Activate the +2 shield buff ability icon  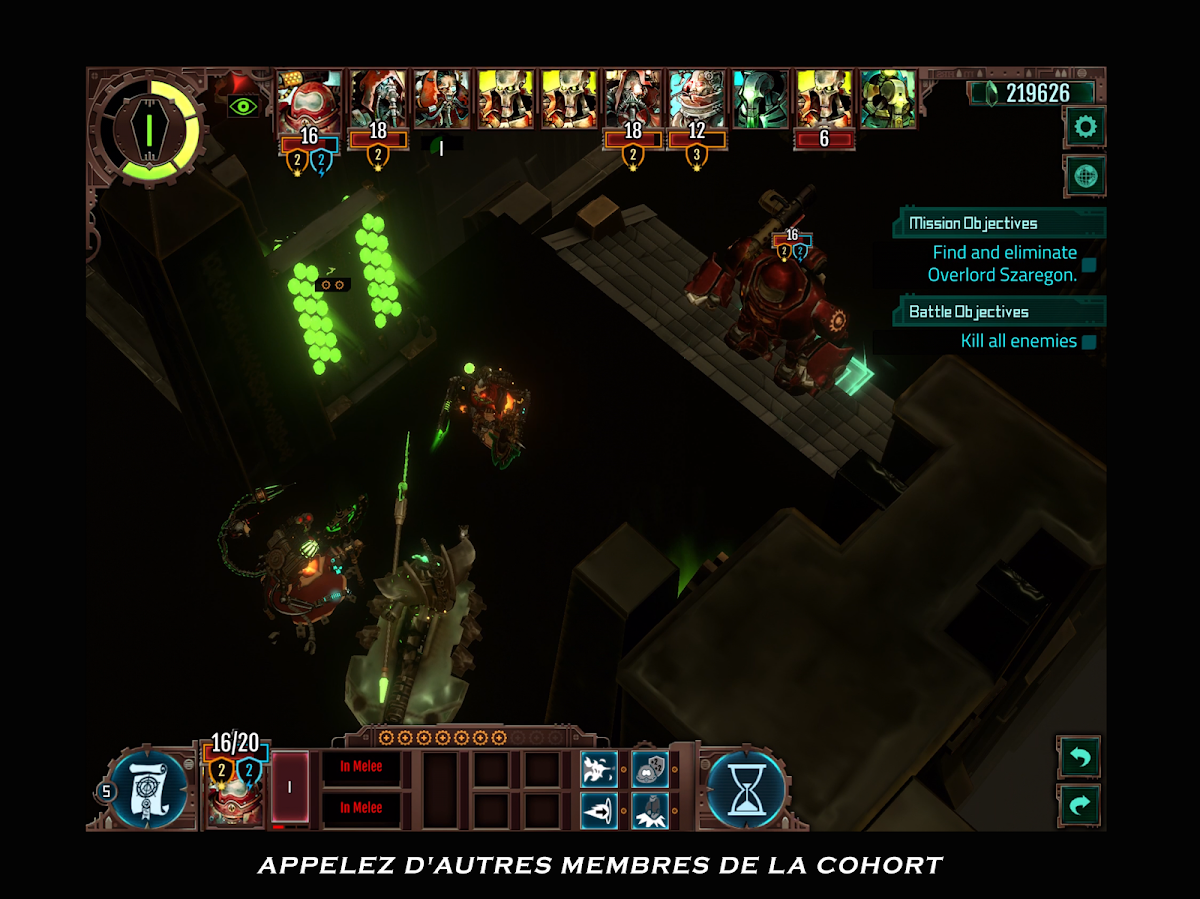650,769
